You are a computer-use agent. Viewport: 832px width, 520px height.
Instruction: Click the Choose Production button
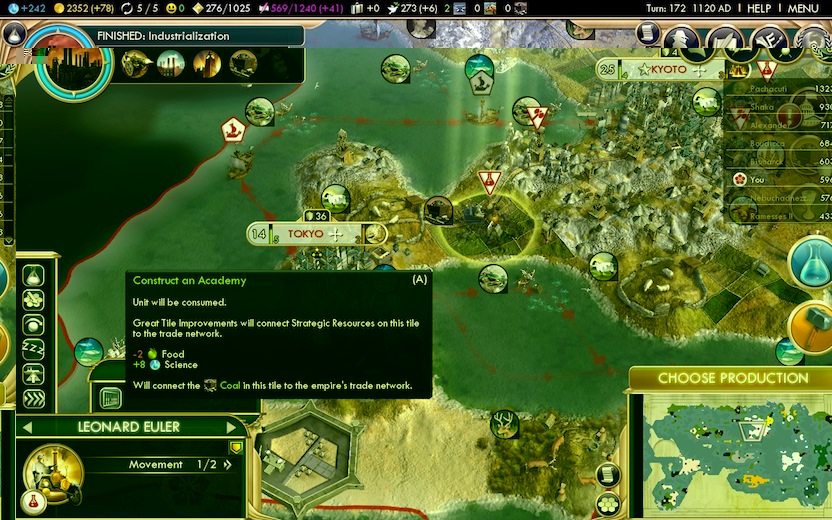click(x=732, y=378)
